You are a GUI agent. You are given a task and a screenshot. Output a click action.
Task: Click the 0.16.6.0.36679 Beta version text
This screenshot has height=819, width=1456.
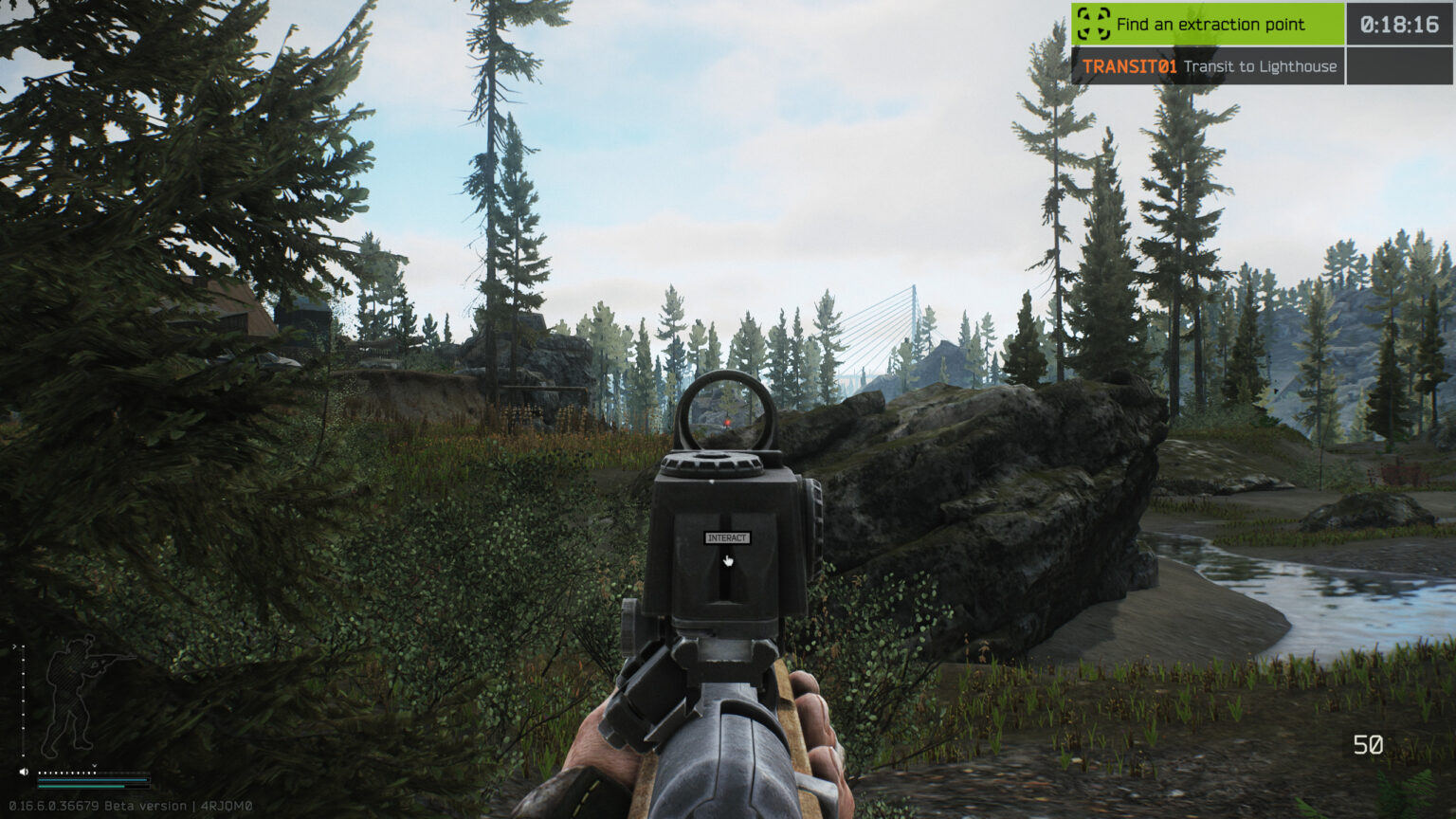point(102,805)
